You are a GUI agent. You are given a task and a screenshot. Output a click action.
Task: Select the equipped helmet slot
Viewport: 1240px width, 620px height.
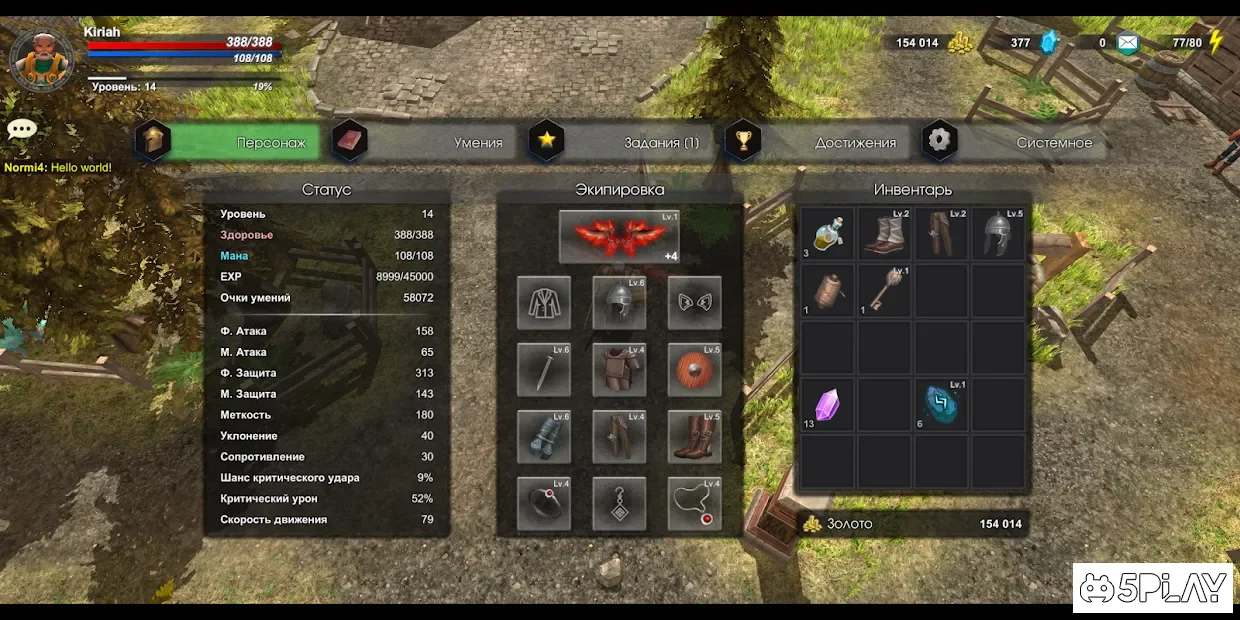point(619,302)
